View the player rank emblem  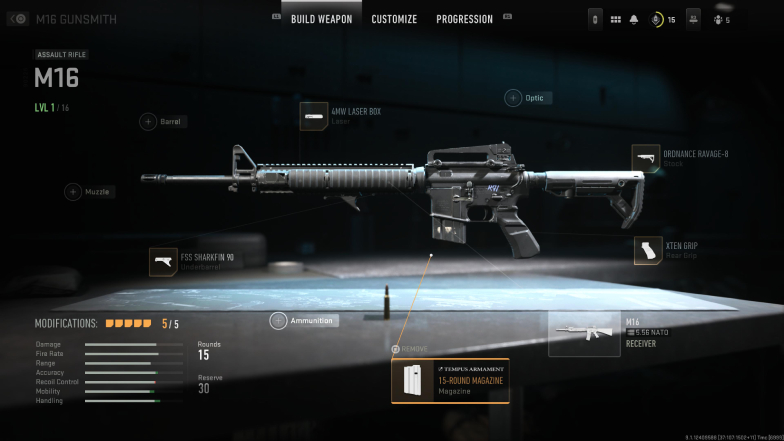click(x=657, y=19)
